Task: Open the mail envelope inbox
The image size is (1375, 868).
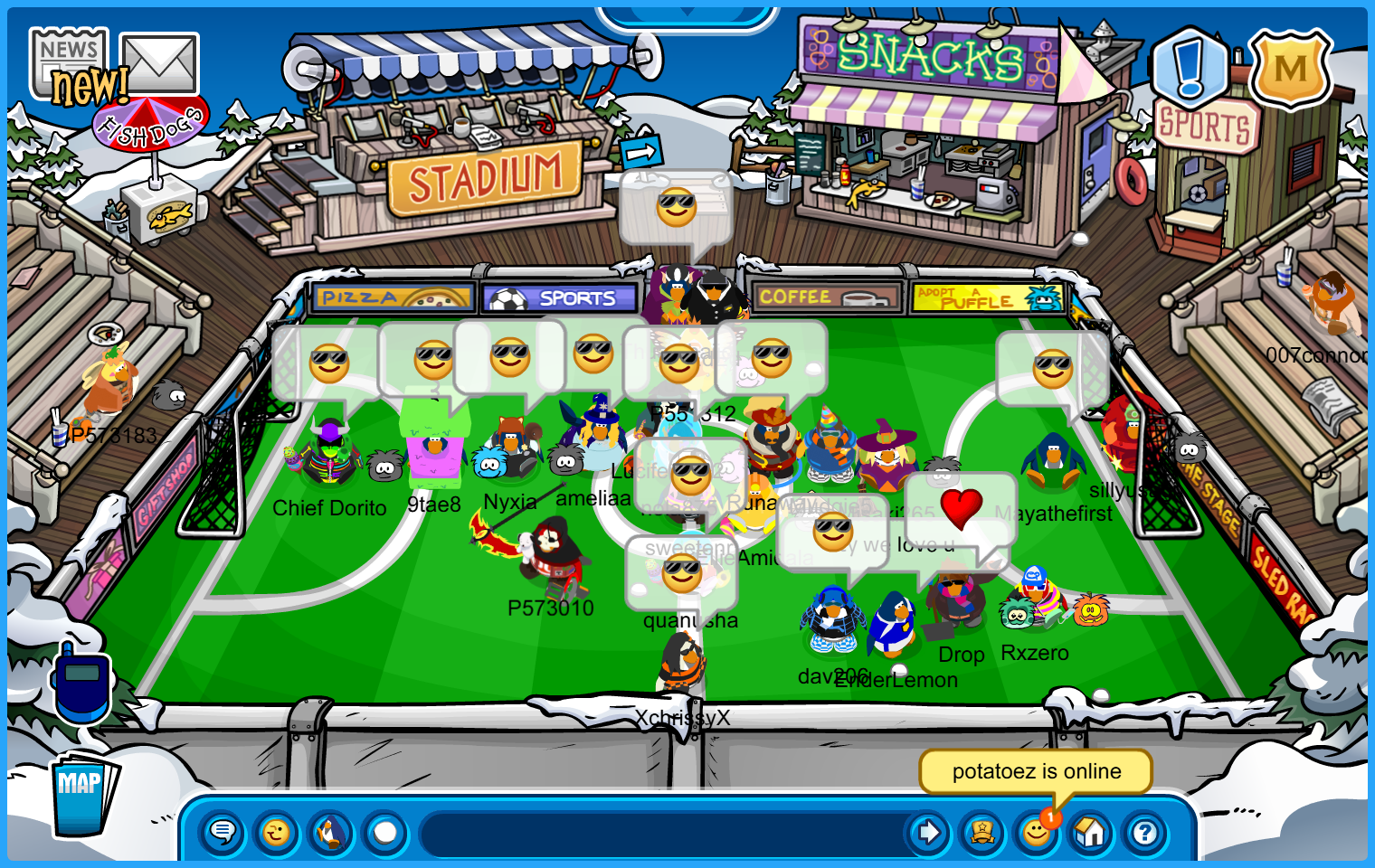Action: point(159,63)
